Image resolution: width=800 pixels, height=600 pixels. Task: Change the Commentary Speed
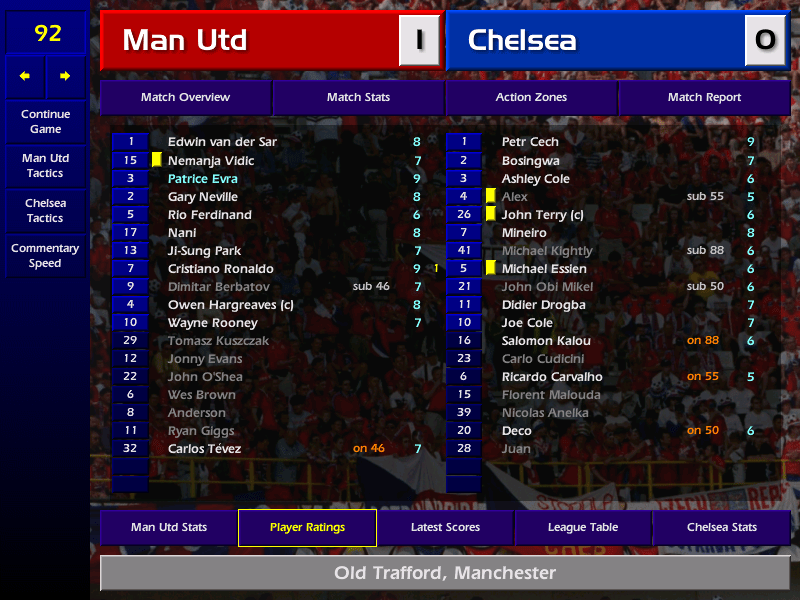(45, 256)
